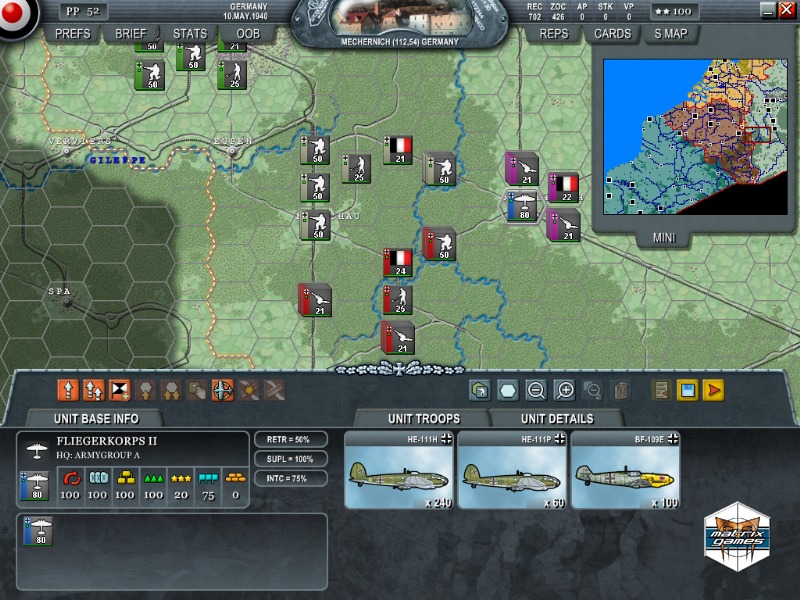Click the magnifier zoom-out button

(x=536, y=391)
